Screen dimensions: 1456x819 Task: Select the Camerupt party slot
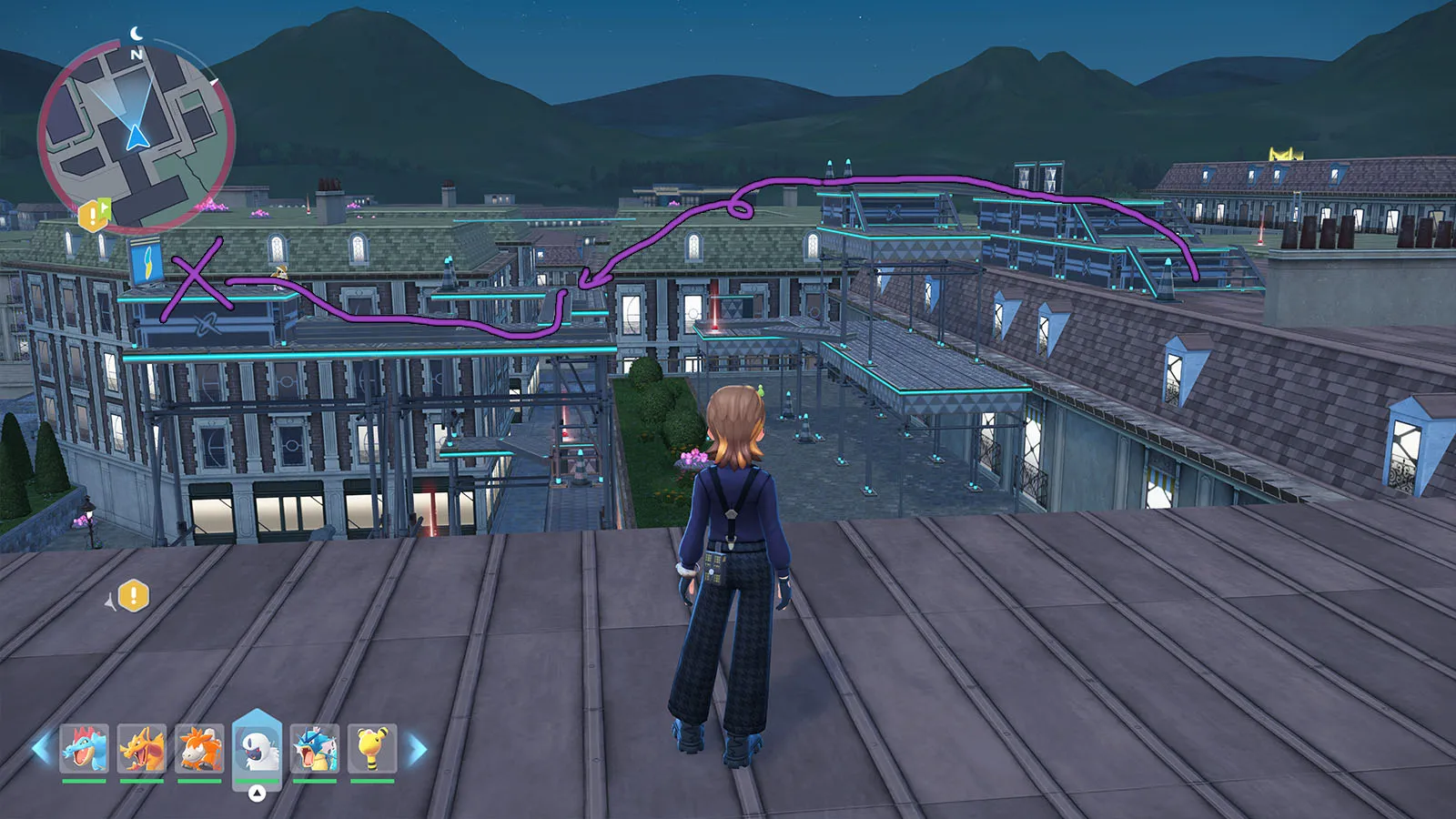tap(199, 749)
